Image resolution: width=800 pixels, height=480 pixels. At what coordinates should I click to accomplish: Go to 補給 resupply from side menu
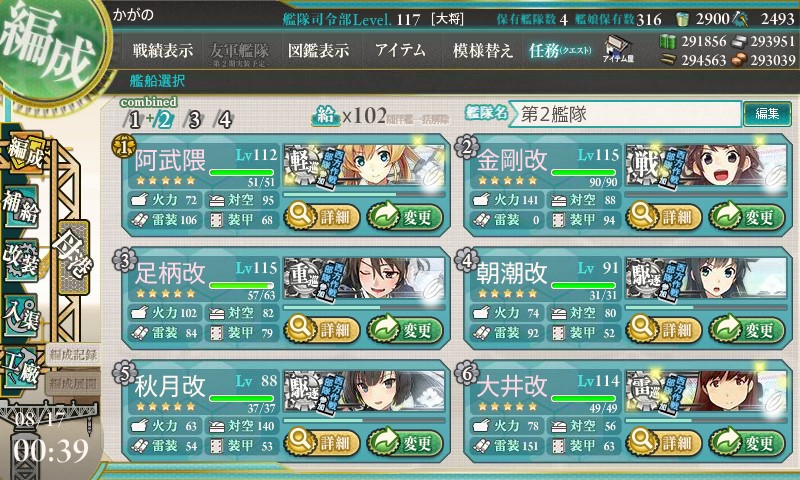[22, 202]
